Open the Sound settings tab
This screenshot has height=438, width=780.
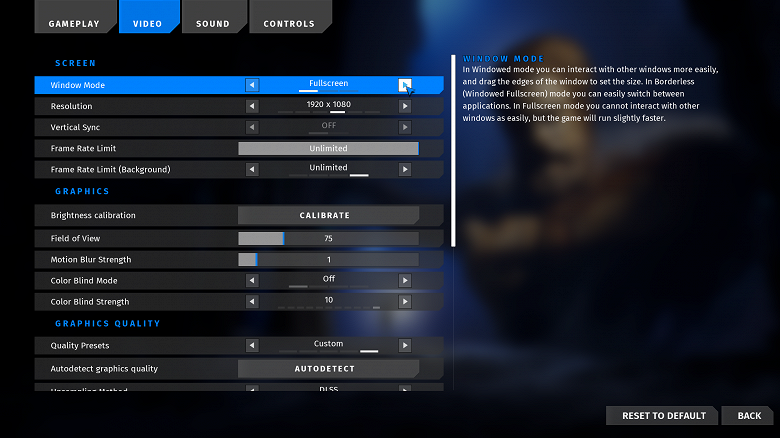click(212, 23)
